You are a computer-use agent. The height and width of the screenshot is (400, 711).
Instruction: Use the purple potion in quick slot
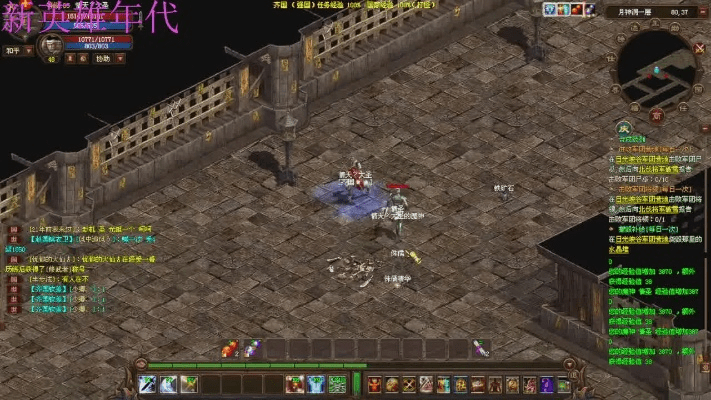[x=249, y=348]
